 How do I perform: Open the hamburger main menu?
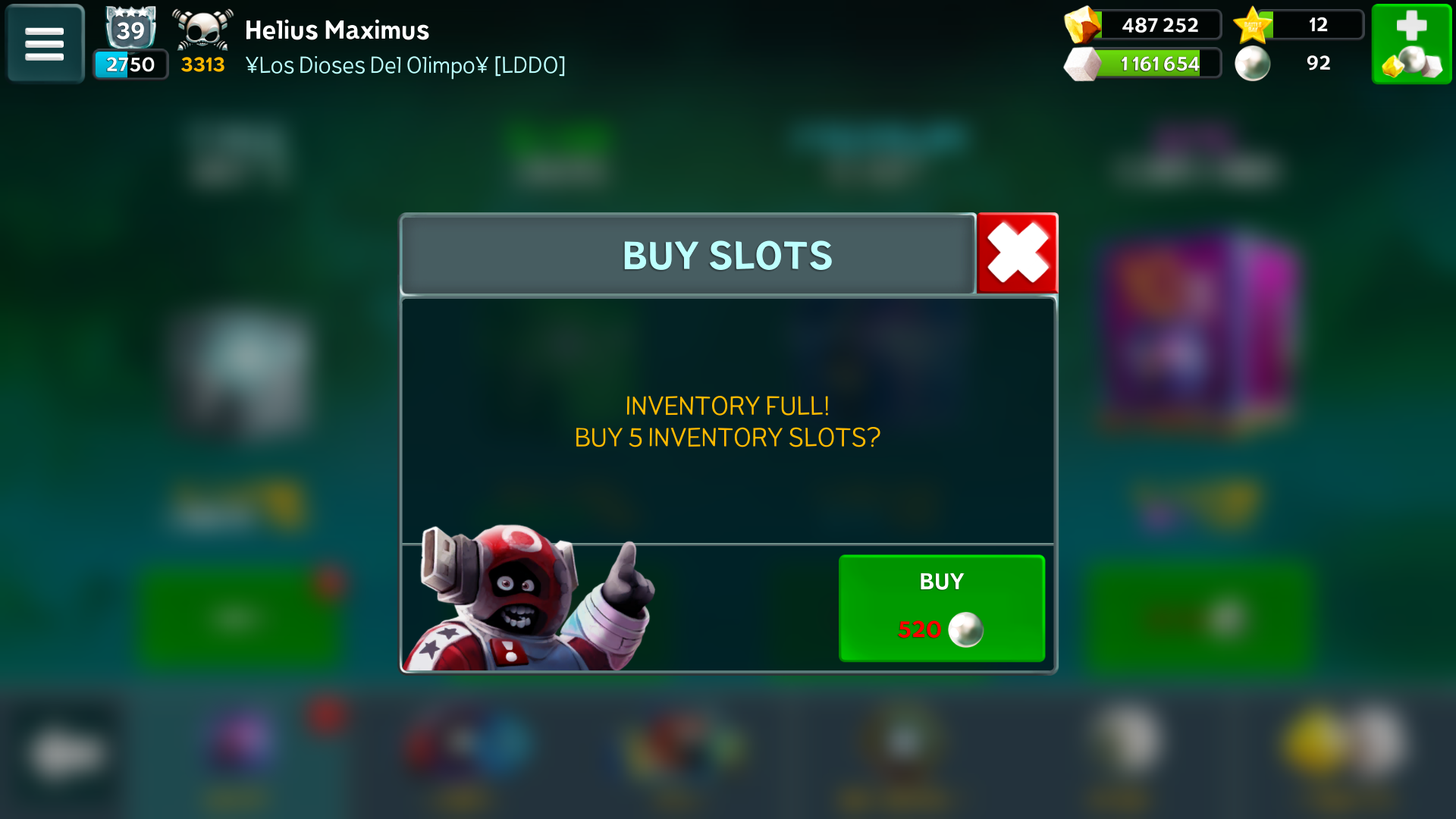(x=45, y=44)
